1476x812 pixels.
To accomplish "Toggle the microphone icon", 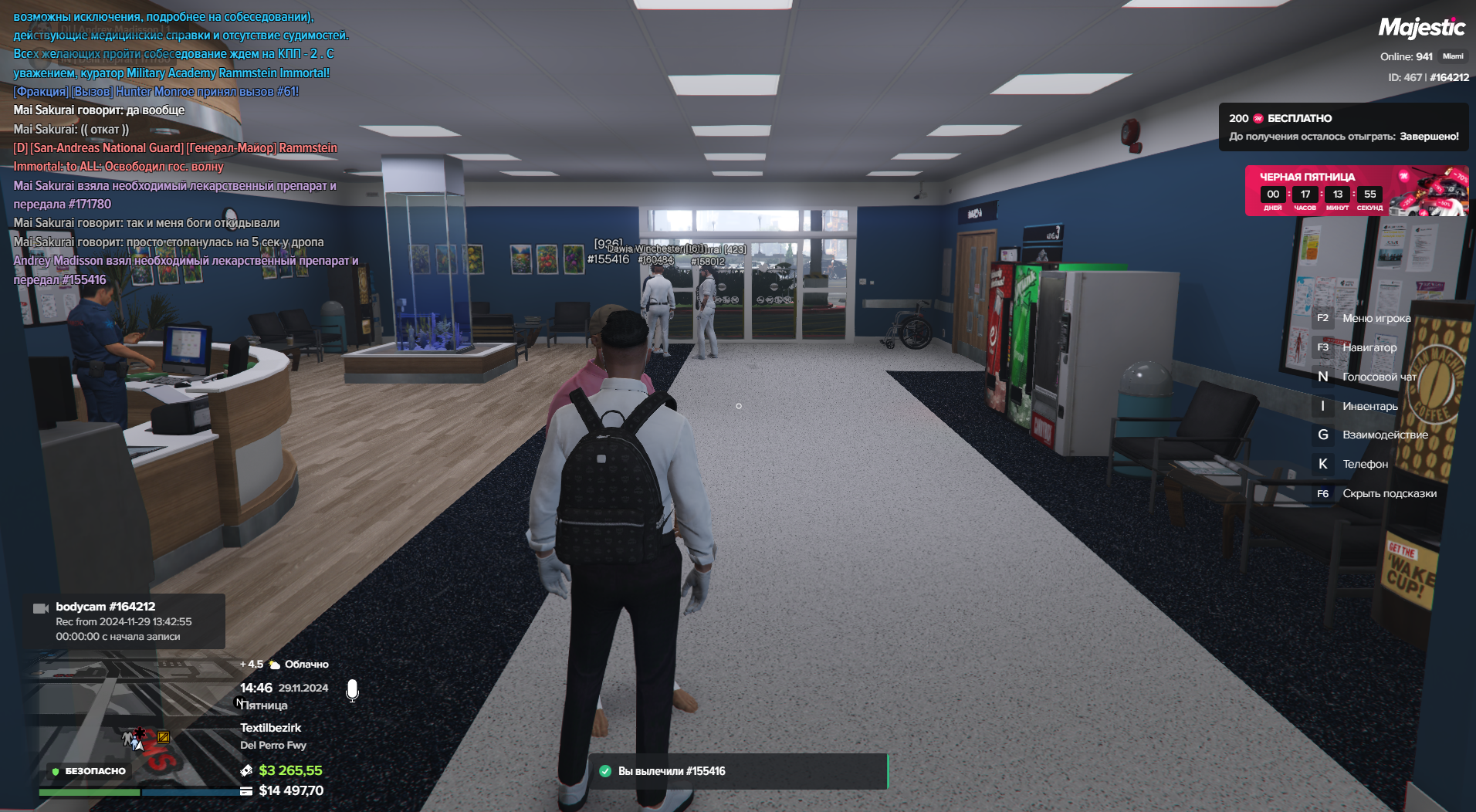I will (x=352, y=690).
